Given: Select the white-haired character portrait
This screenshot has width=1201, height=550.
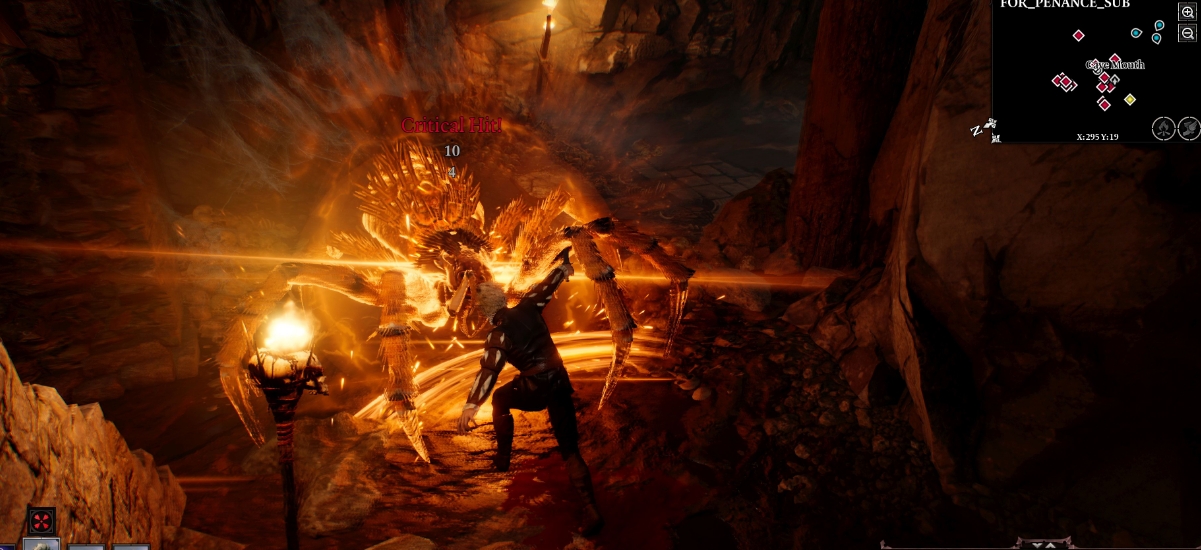Looking at the screenshot, I should (41, 544).
